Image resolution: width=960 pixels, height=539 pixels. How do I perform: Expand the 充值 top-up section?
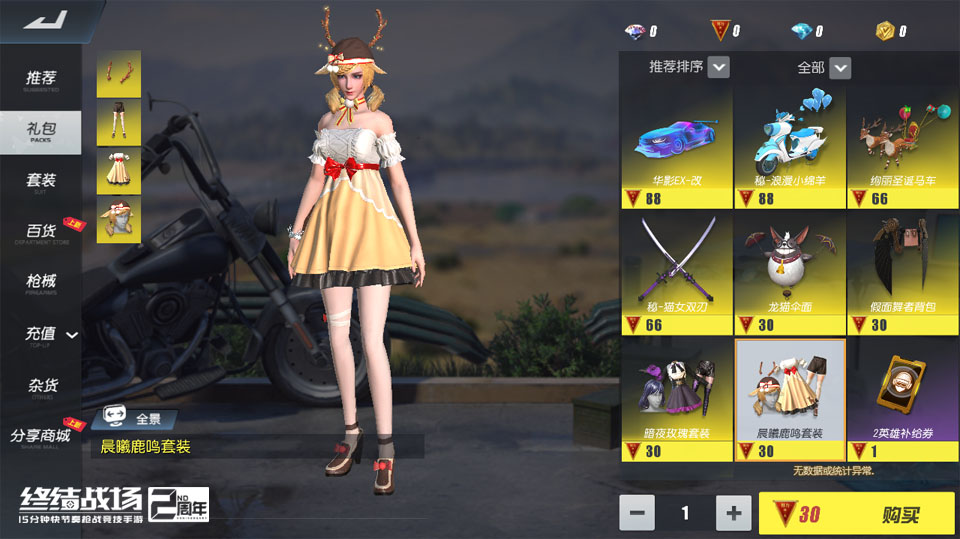point(50,336)
